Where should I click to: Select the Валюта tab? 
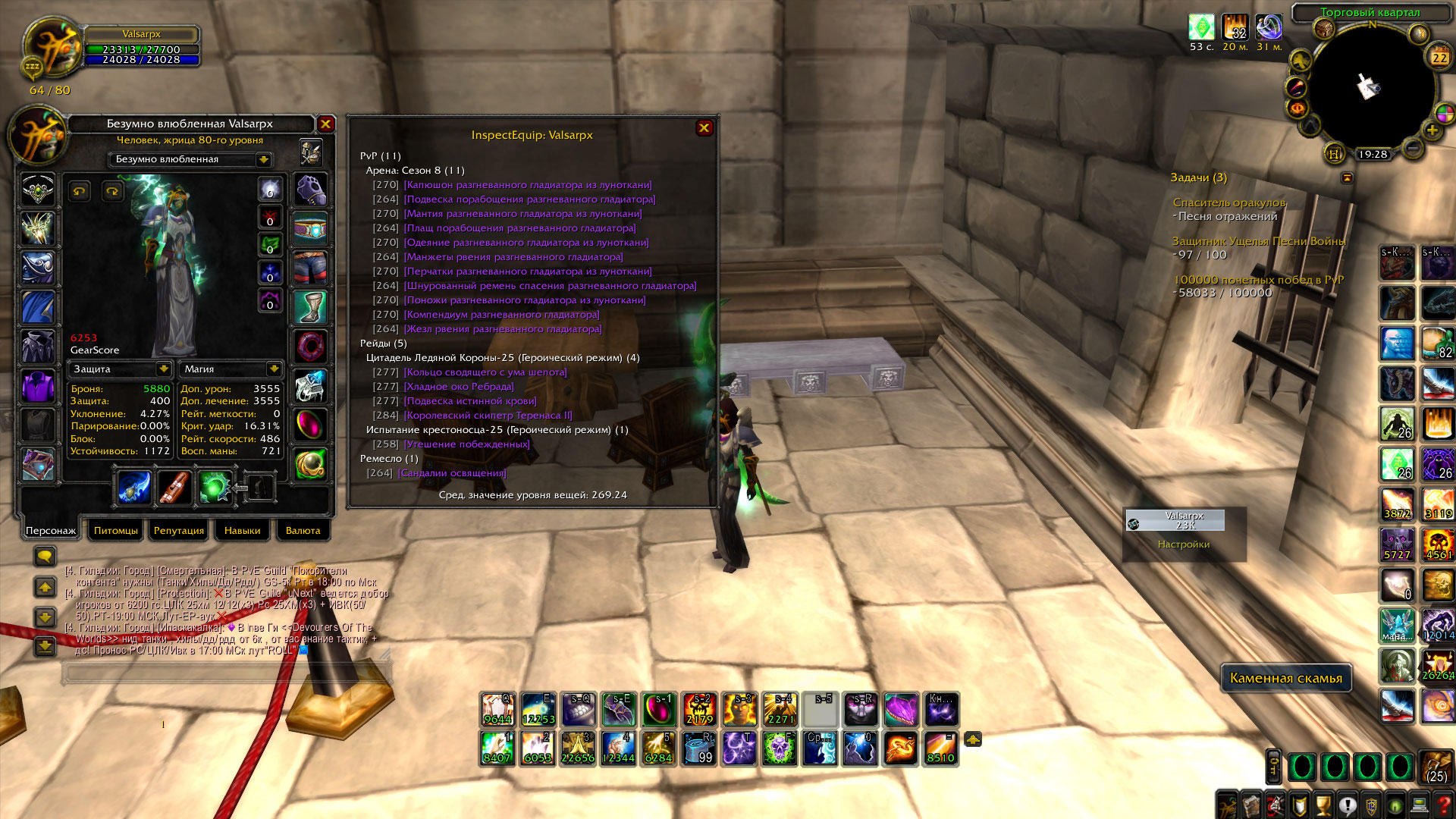pos(303,531)
